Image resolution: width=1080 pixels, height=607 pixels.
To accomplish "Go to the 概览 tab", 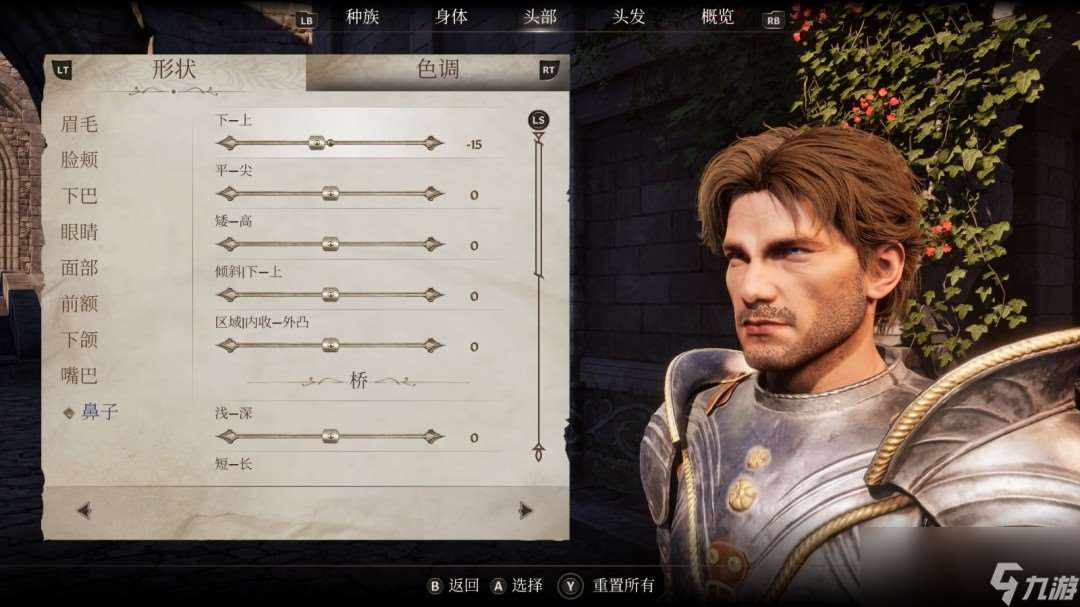I will [717, 17].
